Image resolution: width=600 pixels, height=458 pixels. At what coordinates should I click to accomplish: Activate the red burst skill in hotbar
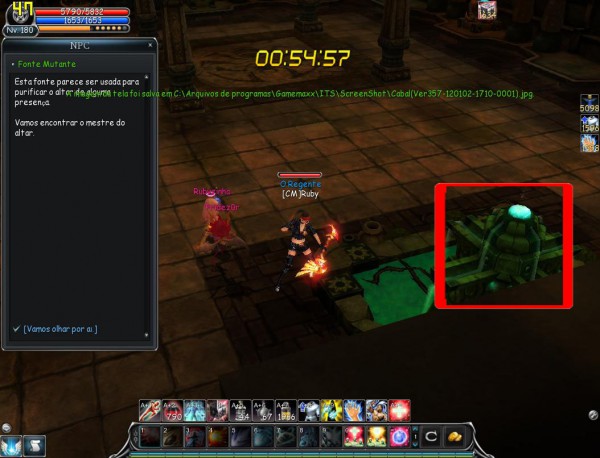pos(353,437)
